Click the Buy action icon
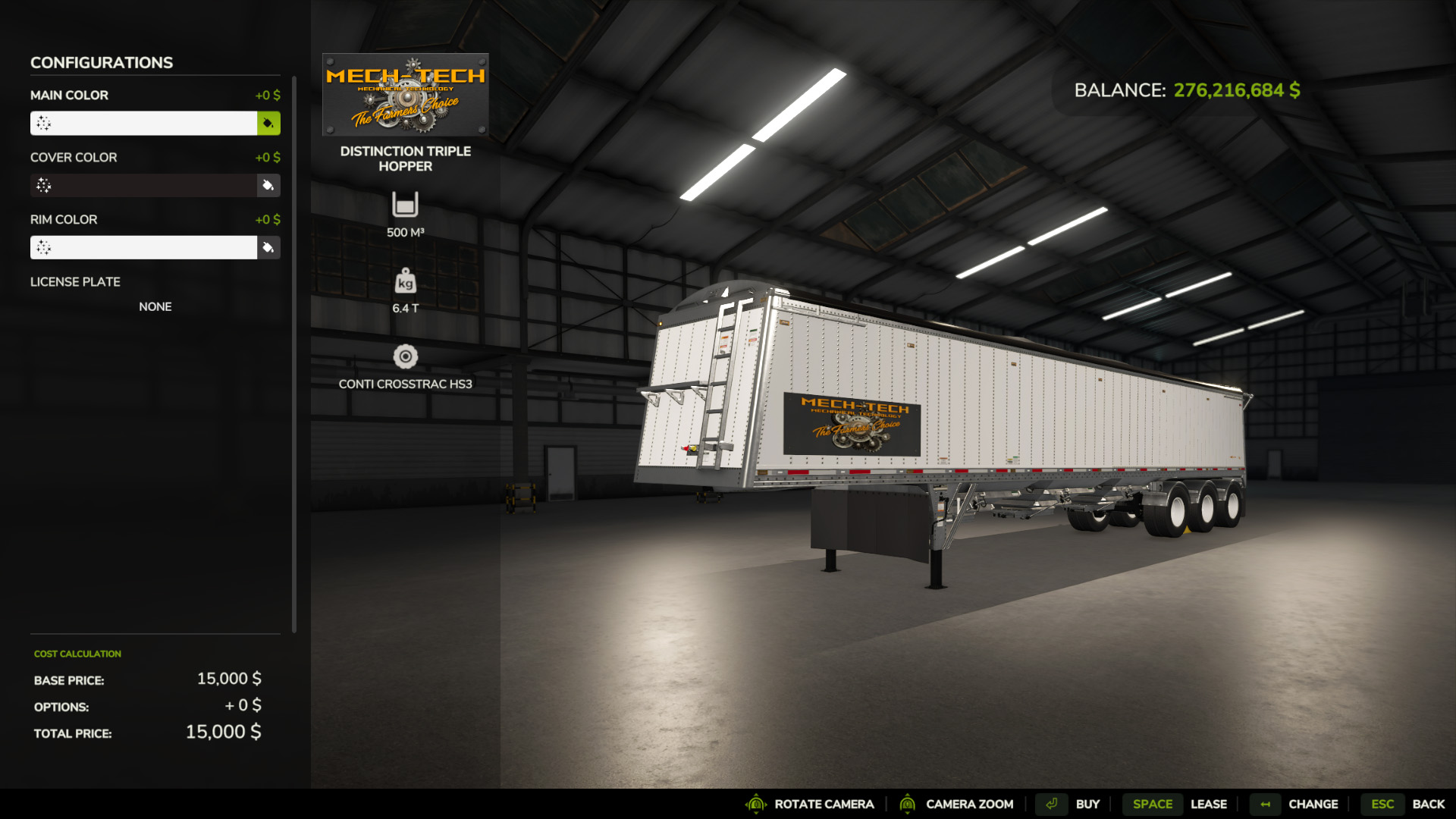Screen dimensions: 1456x819 [x=1053, y=804]
